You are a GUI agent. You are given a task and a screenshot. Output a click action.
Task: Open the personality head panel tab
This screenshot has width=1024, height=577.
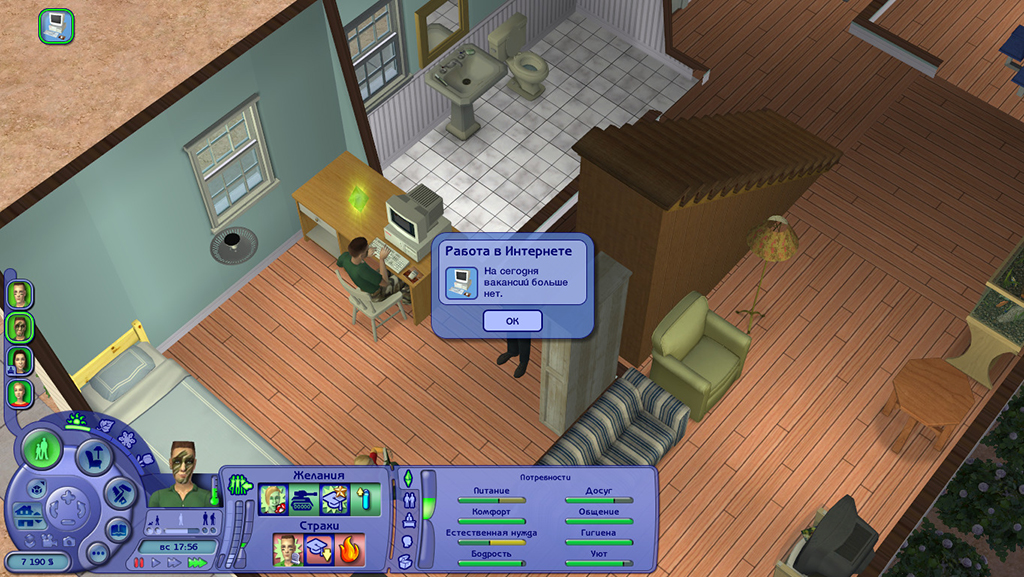click(407, 540)
